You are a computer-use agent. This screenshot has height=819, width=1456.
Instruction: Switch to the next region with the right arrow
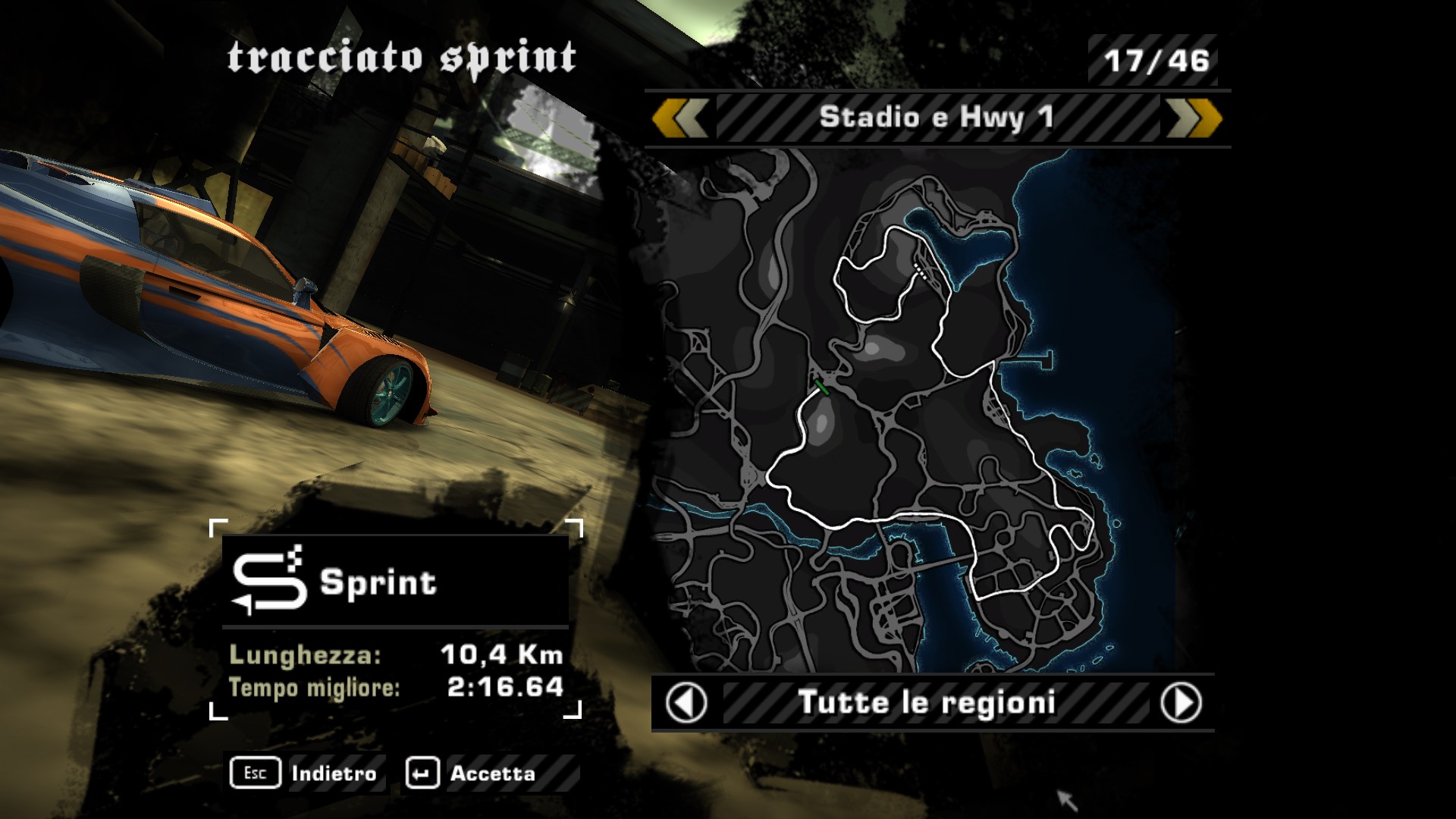(1181, 703)
